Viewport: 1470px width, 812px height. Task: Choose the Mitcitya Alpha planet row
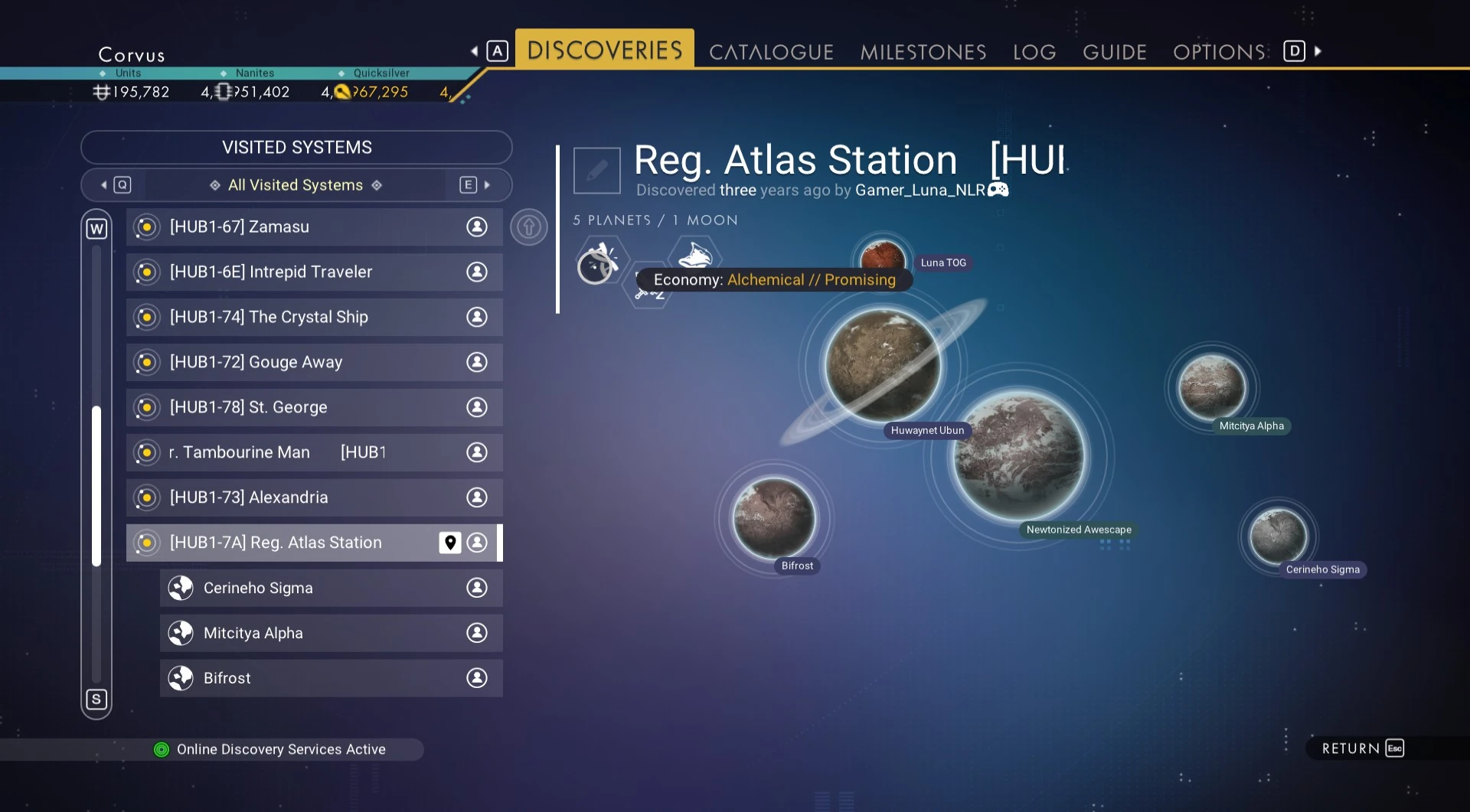(331, 634)
